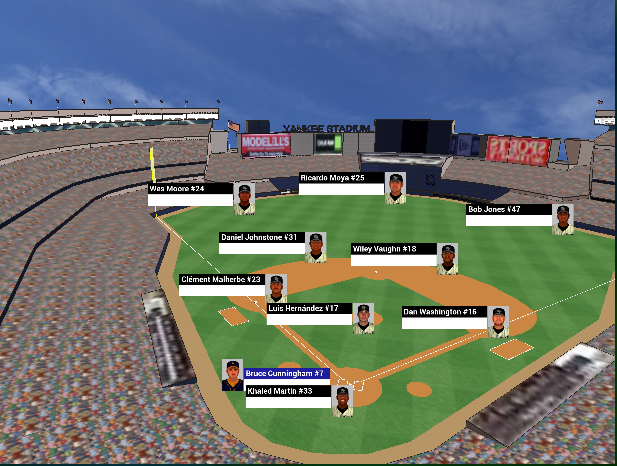Click Wiley Vaughn's portrait thumbnail
Viewport: 617px width, 466px height.
pyautogui.click(x=448, y=258)
